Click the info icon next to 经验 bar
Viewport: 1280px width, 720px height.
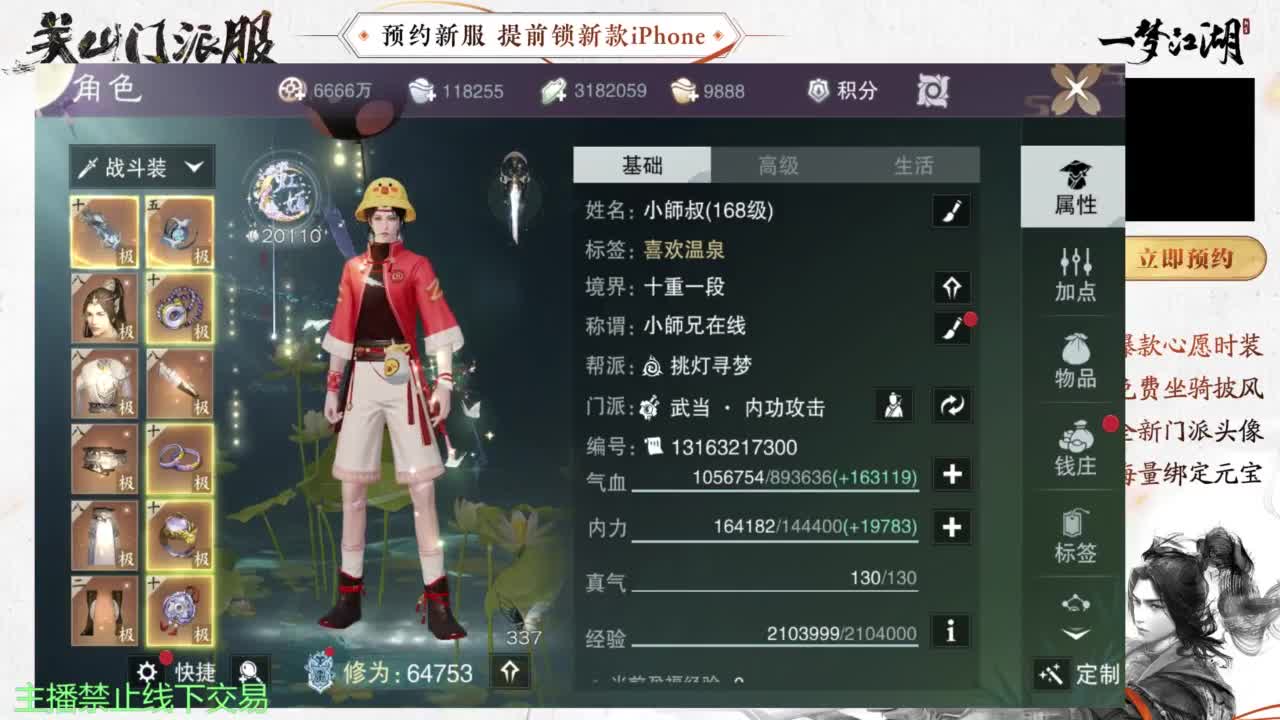(x=950, y=632)
